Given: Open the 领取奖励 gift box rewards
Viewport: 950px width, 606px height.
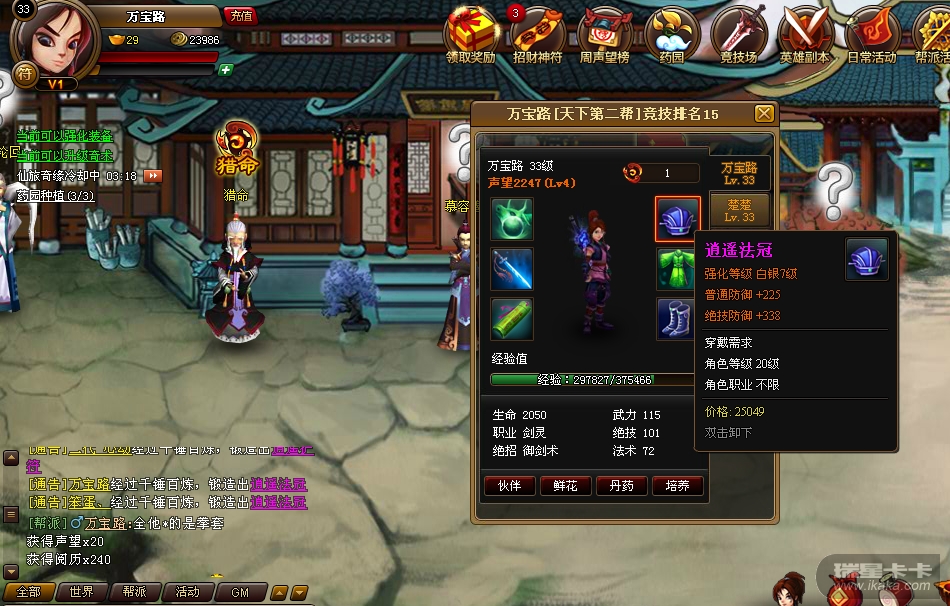Looking at the screenshot, I should pyautogui.click(x=471, y=33).
